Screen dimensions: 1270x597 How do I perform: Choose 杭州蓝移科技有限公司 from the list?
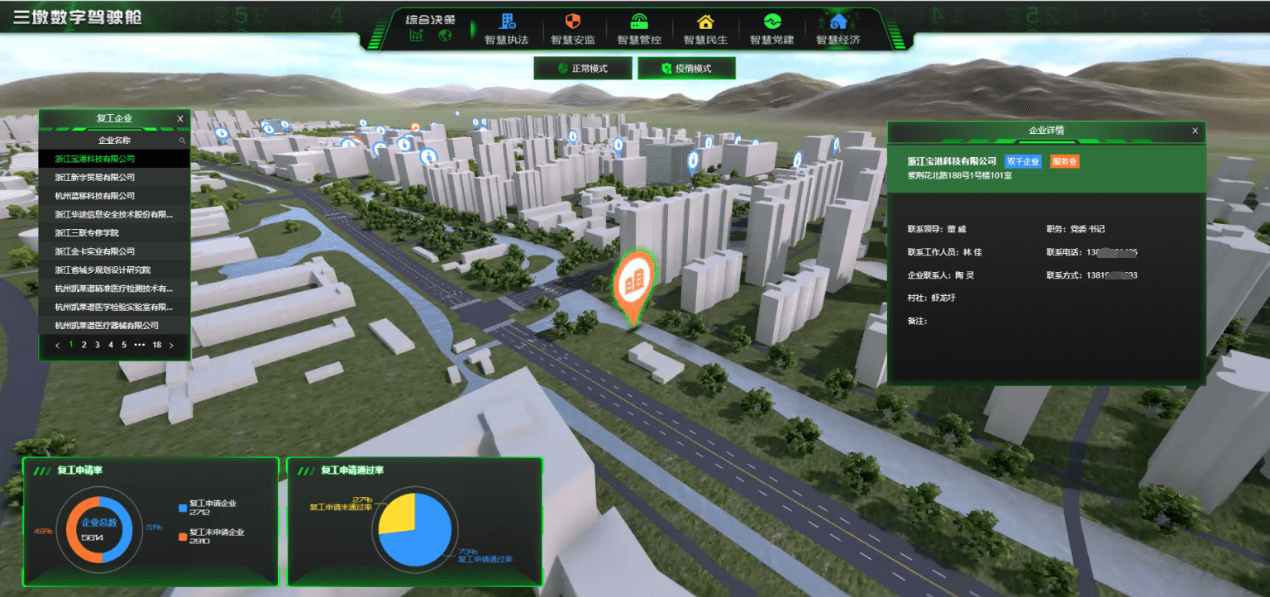pyautogui.click(x=94, y=196)
